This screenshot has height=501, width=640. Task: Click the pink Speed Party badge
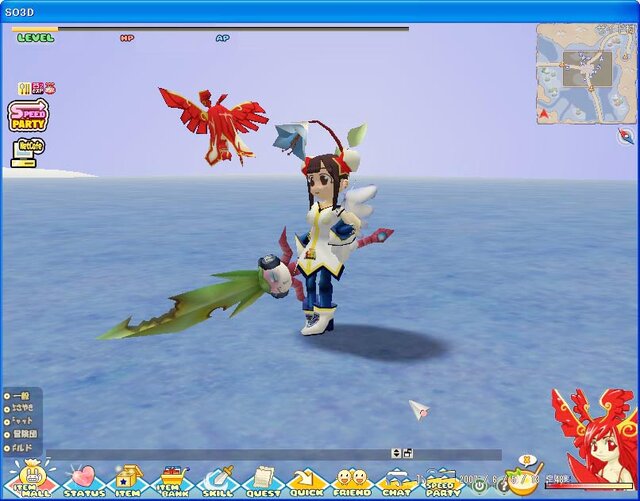[x=28, y=115]
